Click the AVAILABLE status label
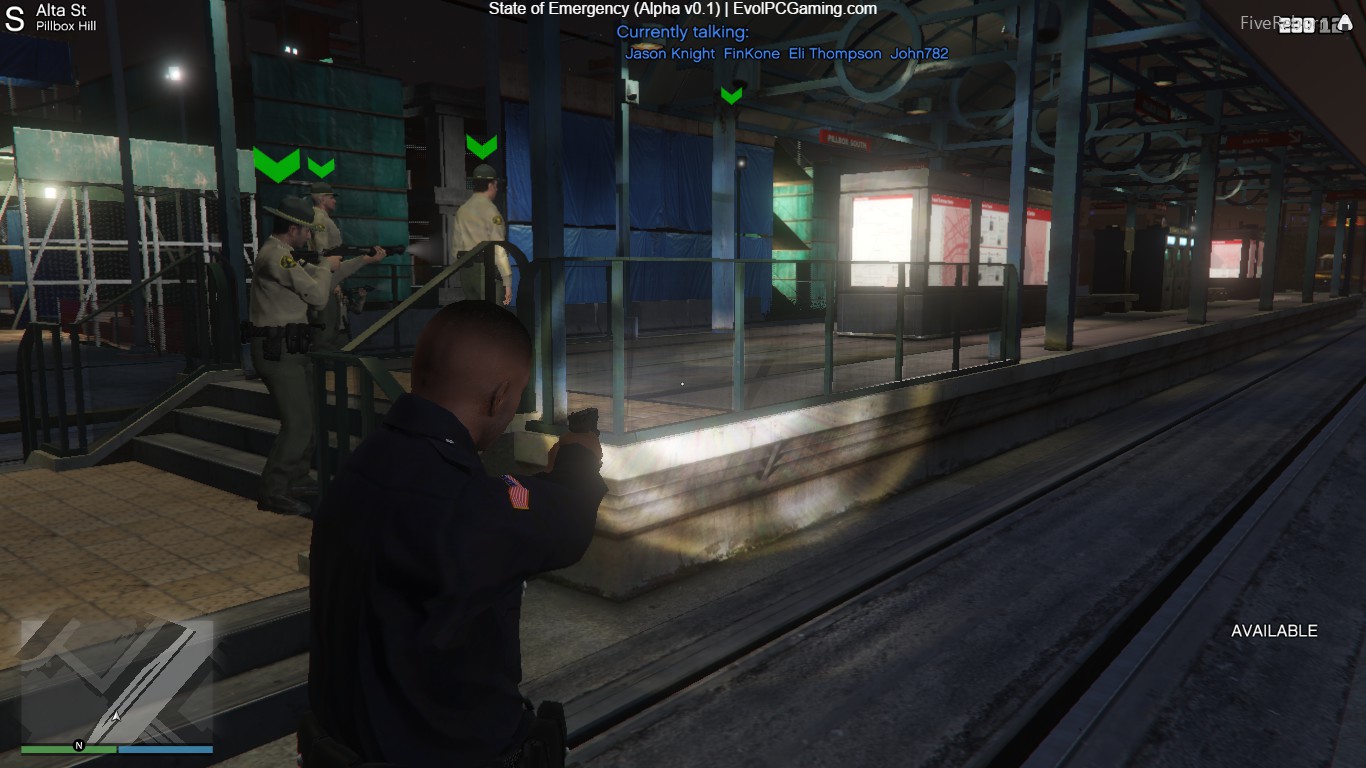The height and width of the screenshot is (768, 1366). [x=1274, y=631]
